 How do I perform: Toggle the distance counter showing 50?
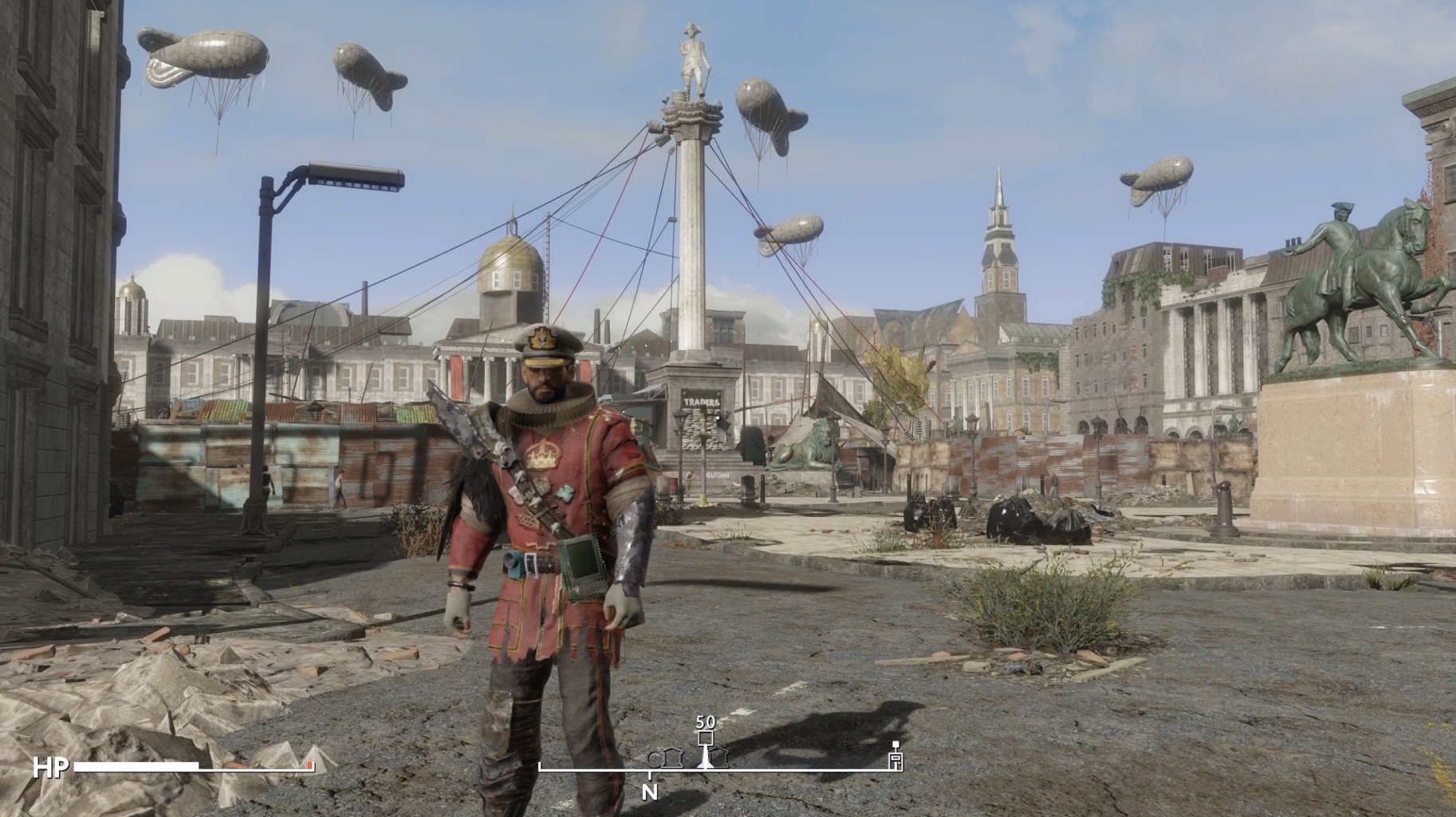pyautogui.click(x=706, y=722)
